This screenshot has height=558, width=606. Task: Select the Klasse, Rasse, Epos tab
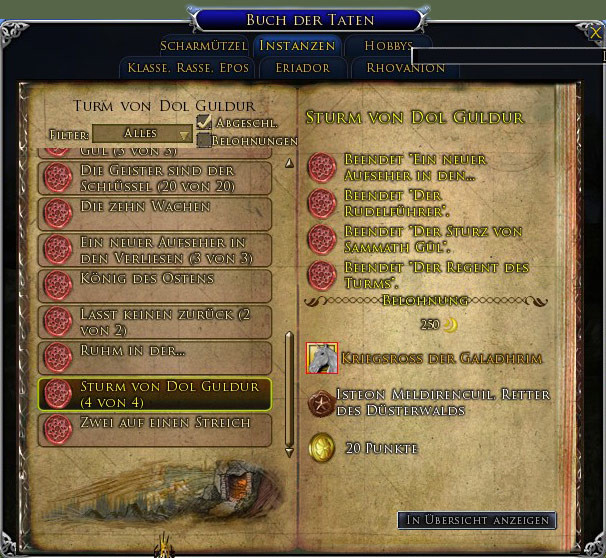pyautogui.click(x=187, y=68)
